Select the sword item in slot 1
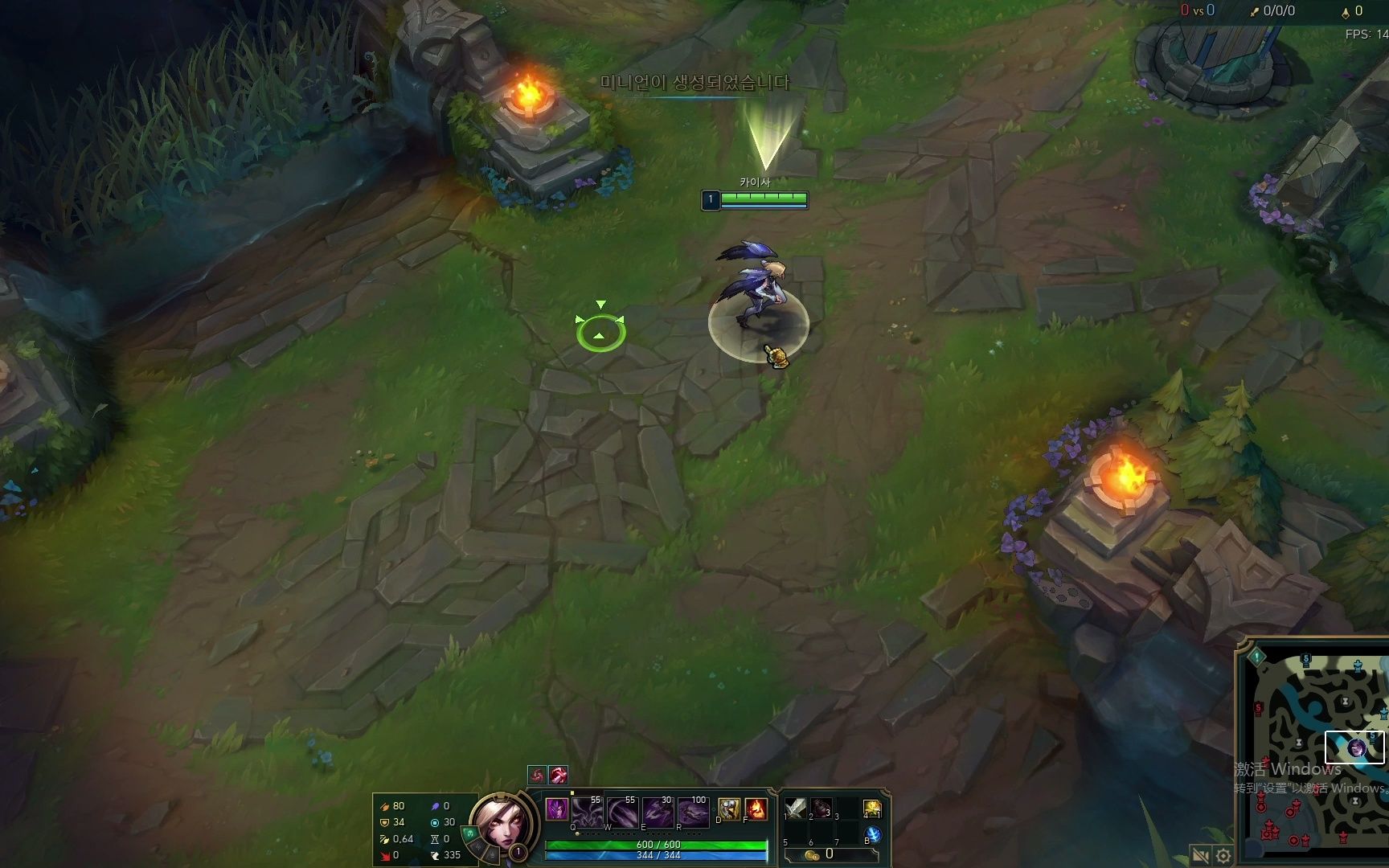Image resolution: width=1389 pixels, height=868 pixels. [x=795, y=808]
